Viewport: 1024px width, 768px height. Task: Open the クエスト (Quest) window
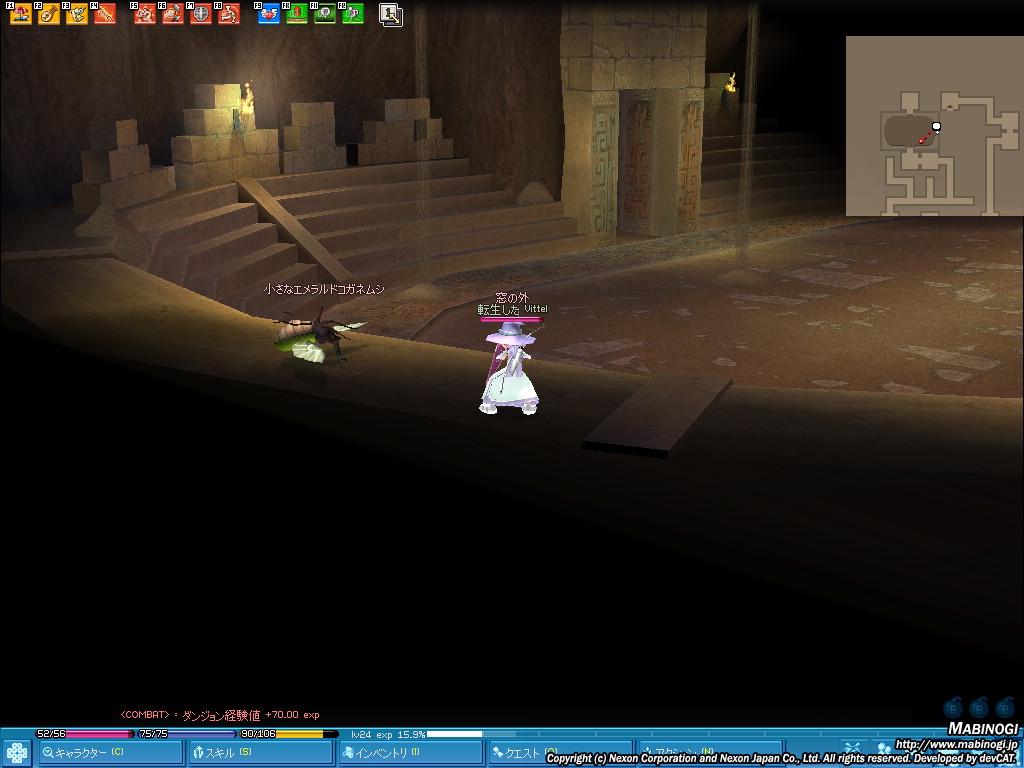(x=558, y=752)
